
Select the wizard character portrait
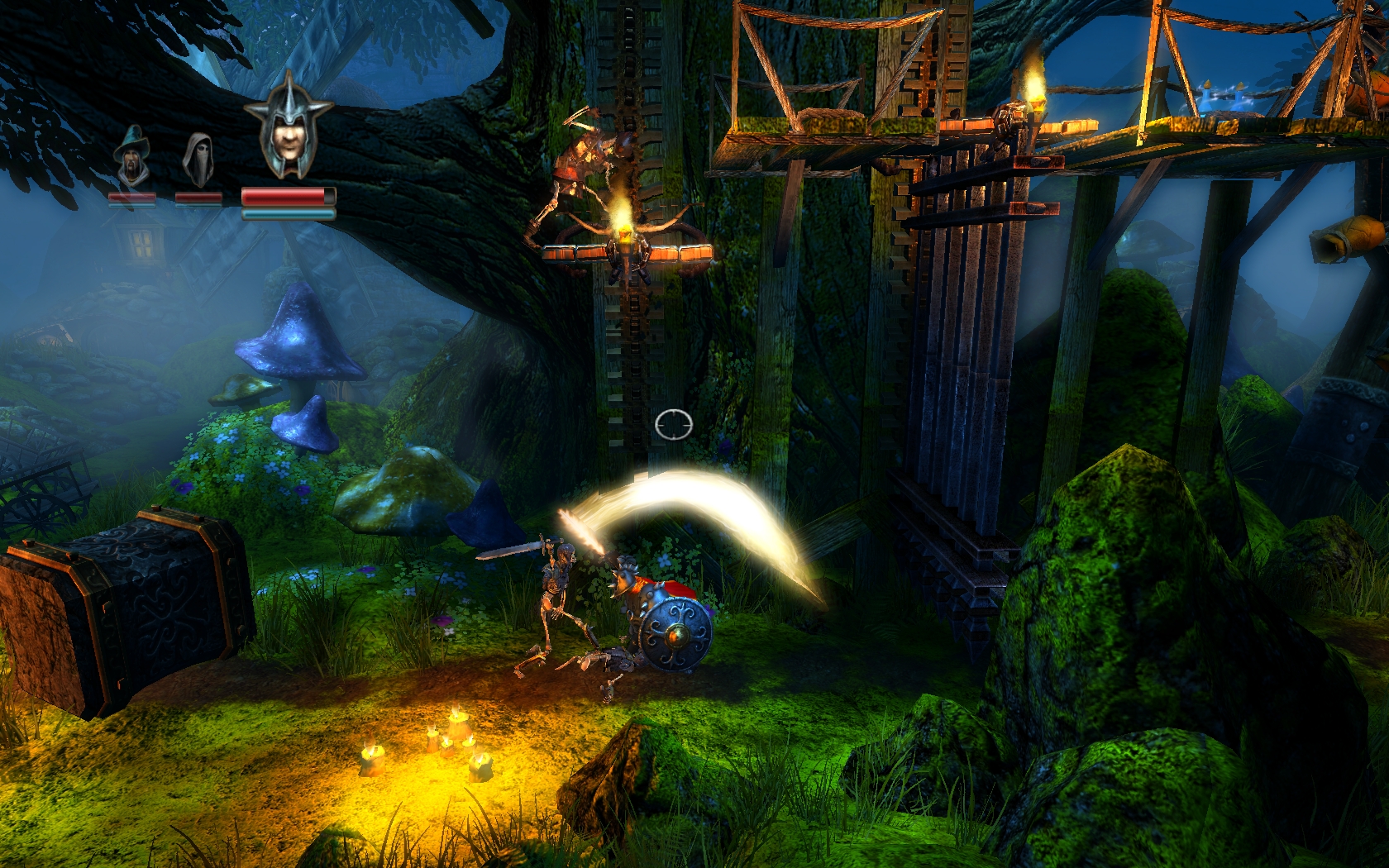[x=132, y=157]
